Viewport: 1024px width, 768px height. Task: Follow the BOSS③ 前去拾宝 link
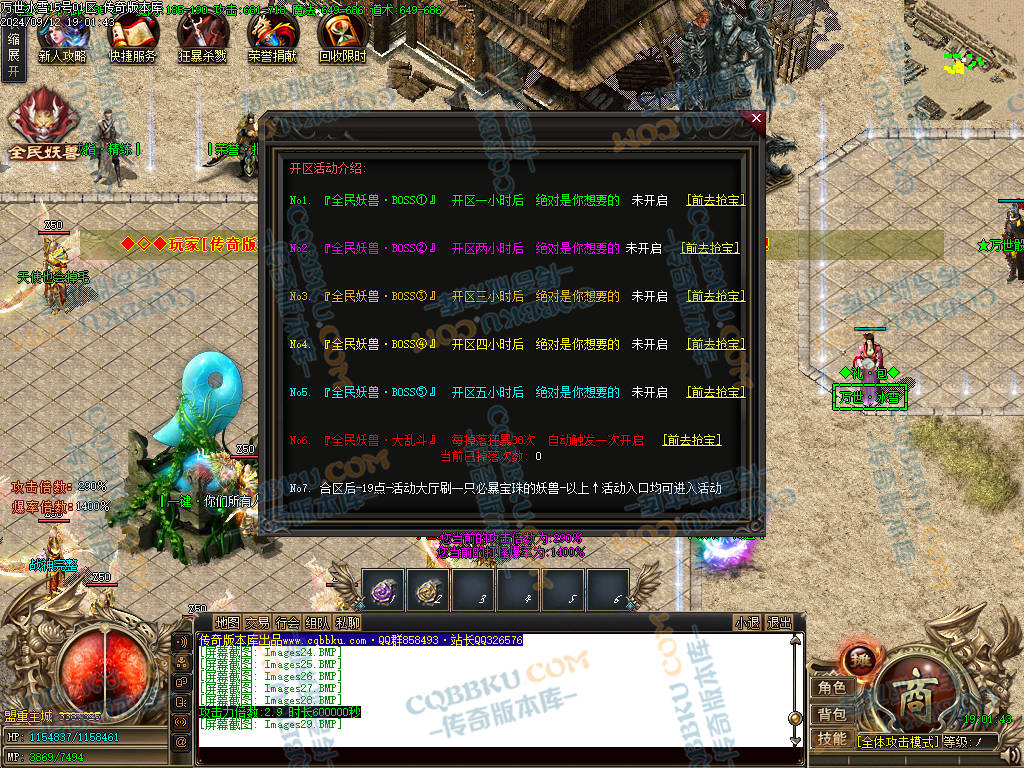pos(715,296)
